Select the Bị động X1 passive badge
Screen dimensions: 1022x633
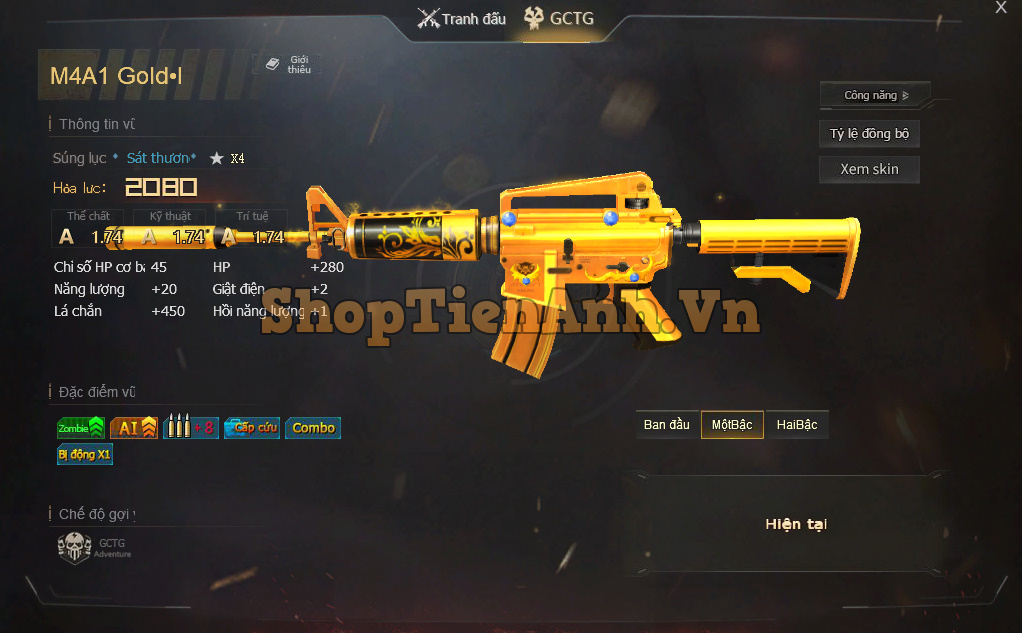[x=85, y=455]
